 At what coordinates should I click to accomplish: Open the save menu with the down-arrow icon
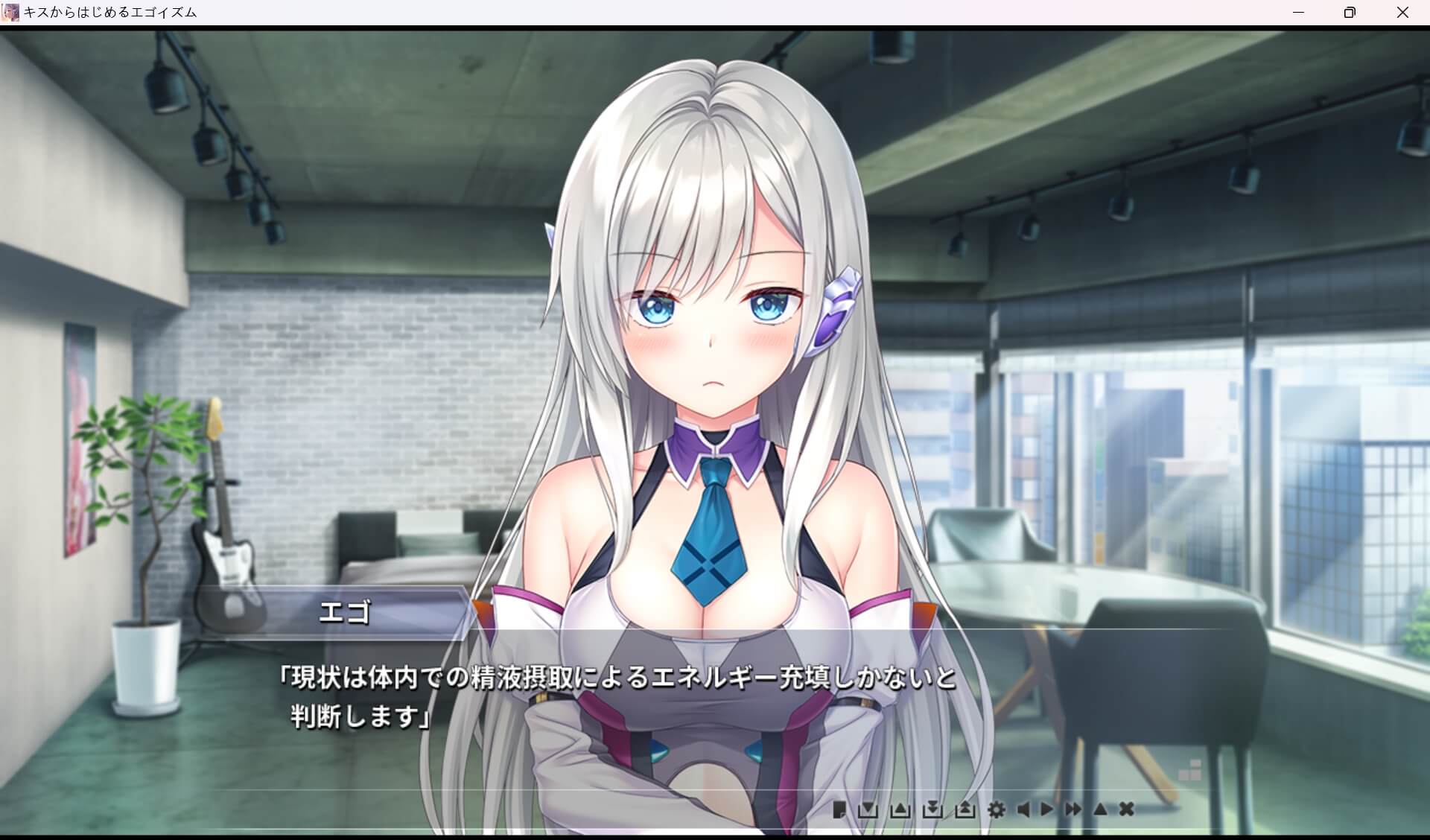coord(868,811)
